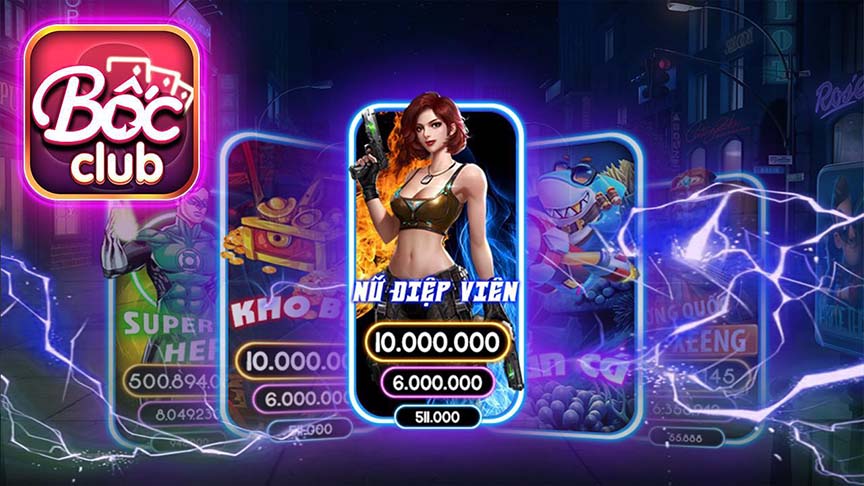Click the Bốc Club logo icon

click(112, 112)
